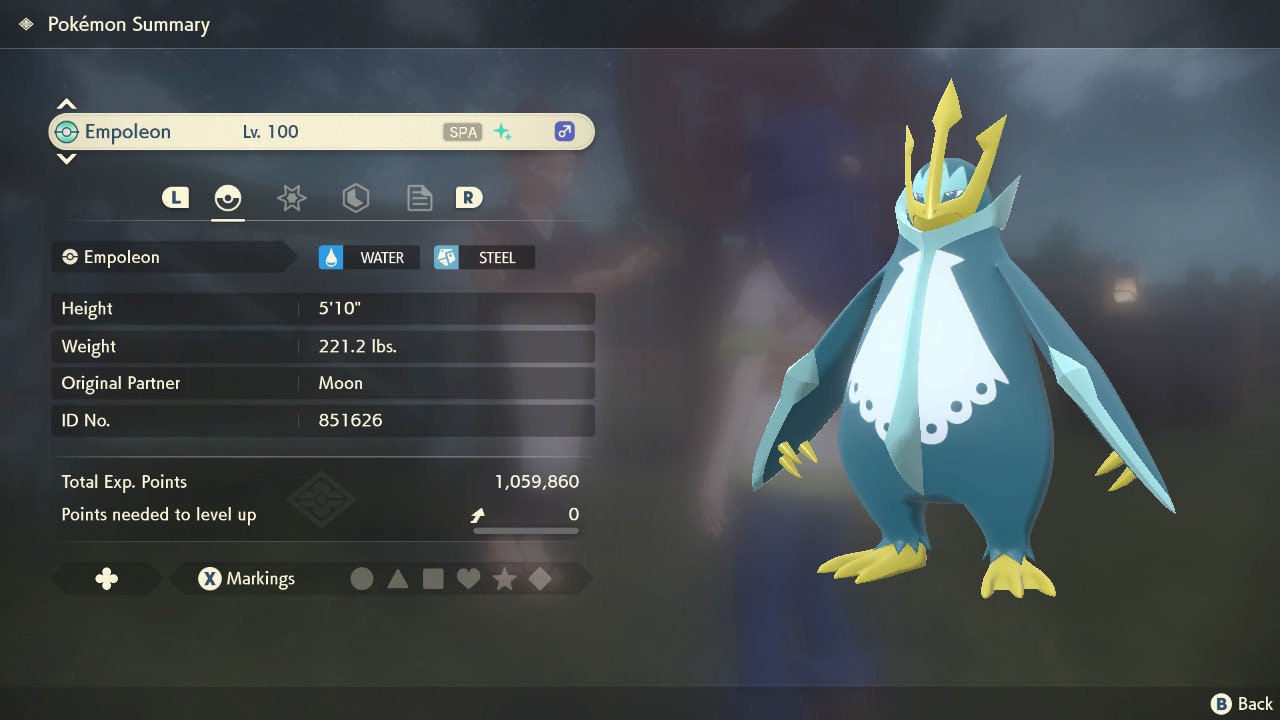This screenshot has width=1280, height=720.
Task: Select the clover icon beside Markings
Action: point(106,578)
